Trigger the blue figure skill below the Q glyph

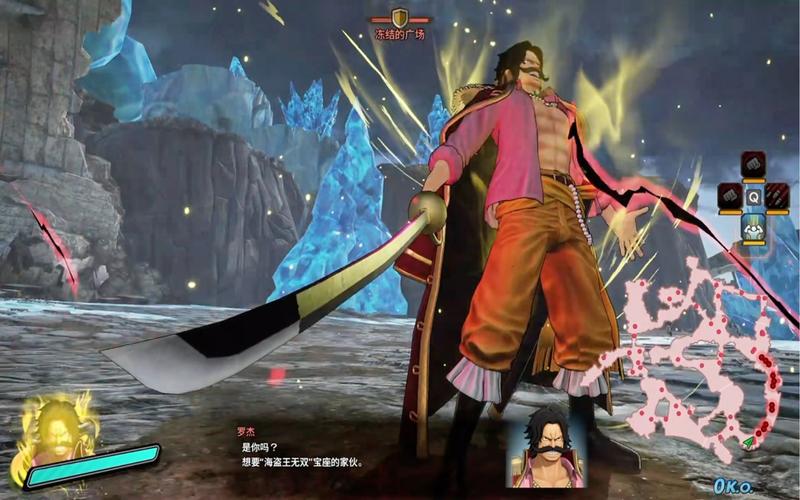click(753, 229)
